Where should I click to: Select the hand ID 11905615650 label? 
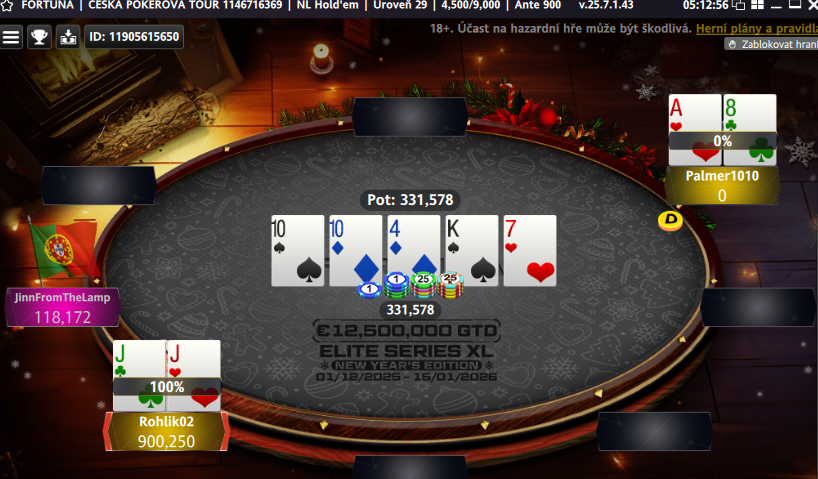tap(133, 37)
